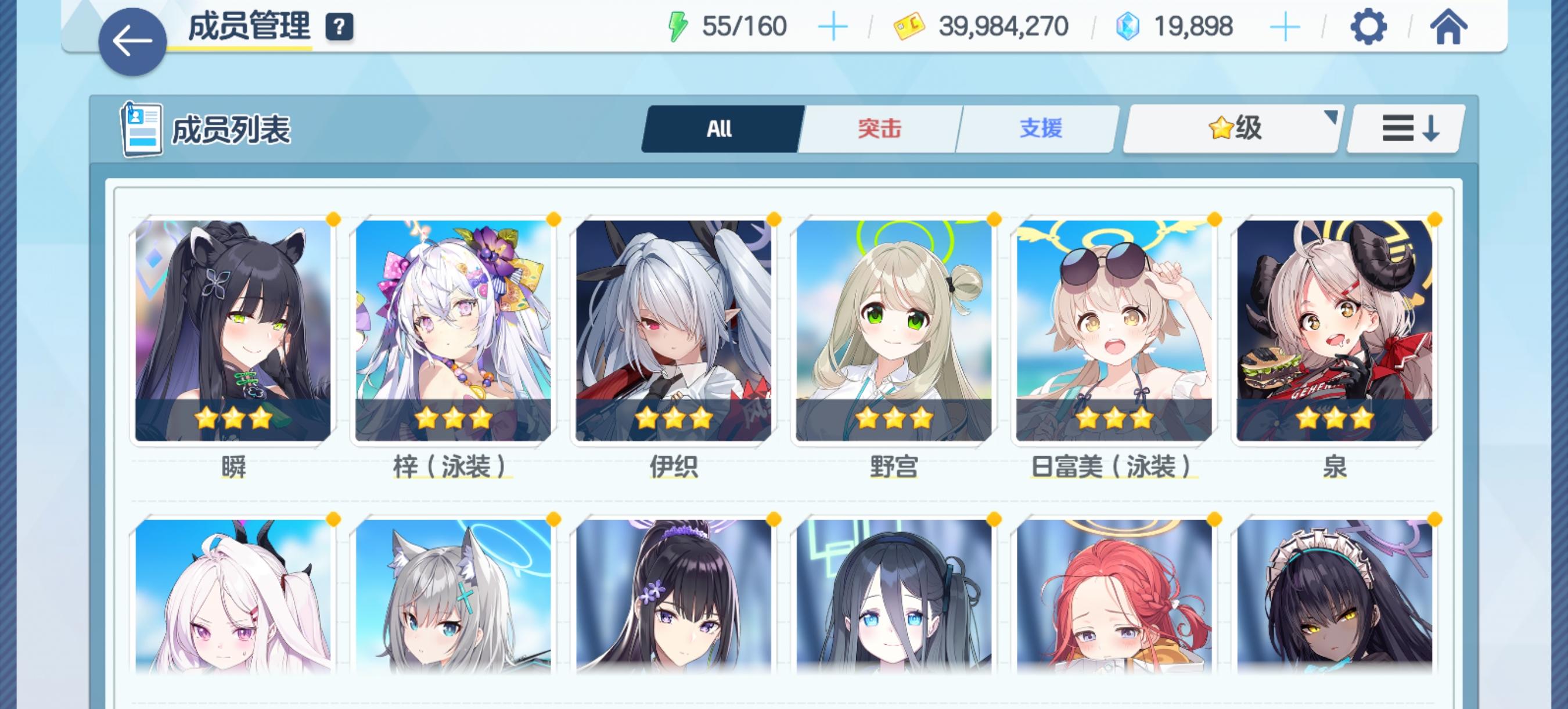Open the AP recharge with the plus icon
1568x709 pixels.
[834, 26]
